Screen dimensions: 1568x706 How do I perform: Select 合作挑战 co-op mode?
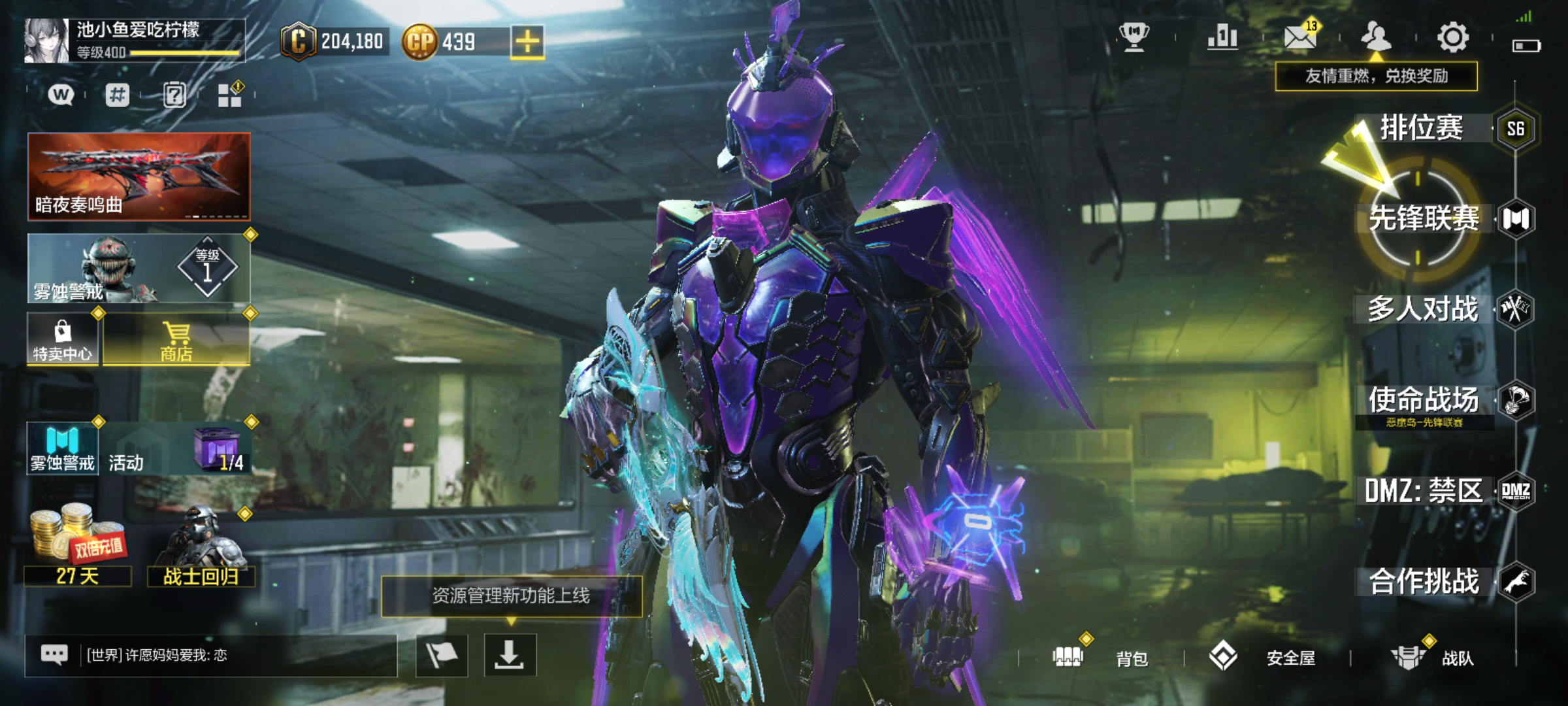pyautogui.click(x=1424, y=582)
